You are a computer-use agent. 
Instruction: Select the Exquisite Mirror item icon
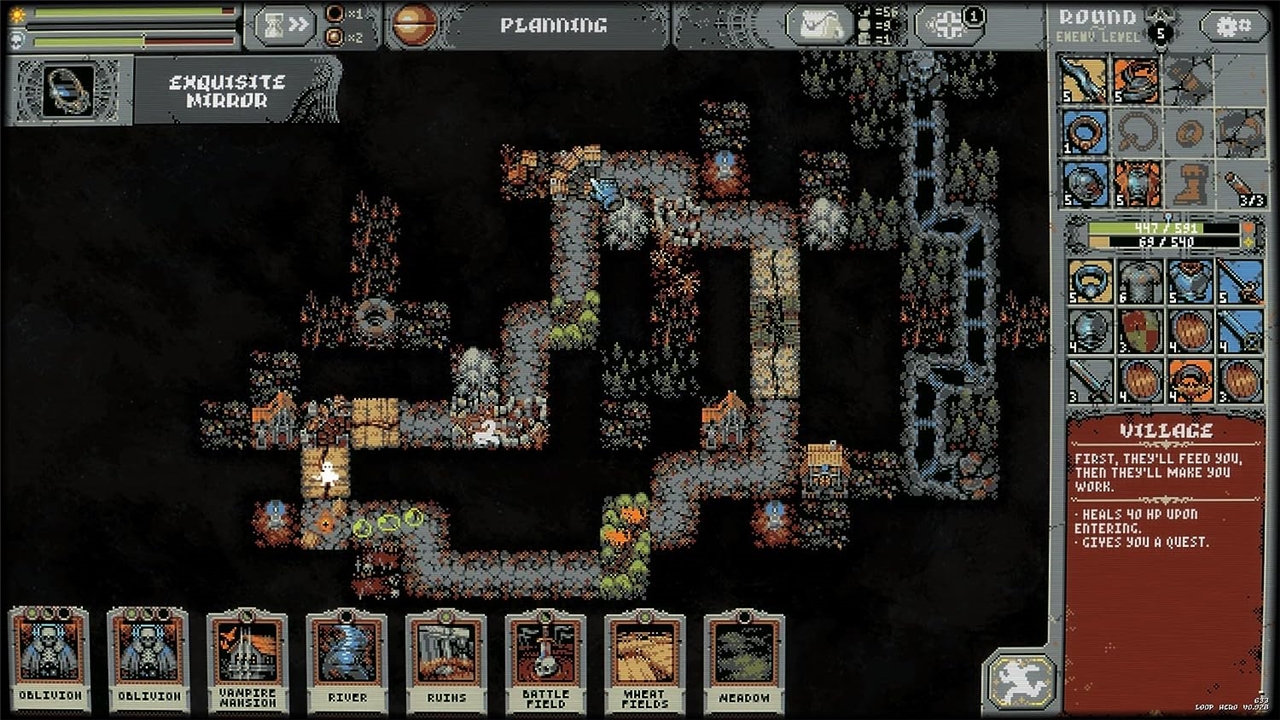69,90
